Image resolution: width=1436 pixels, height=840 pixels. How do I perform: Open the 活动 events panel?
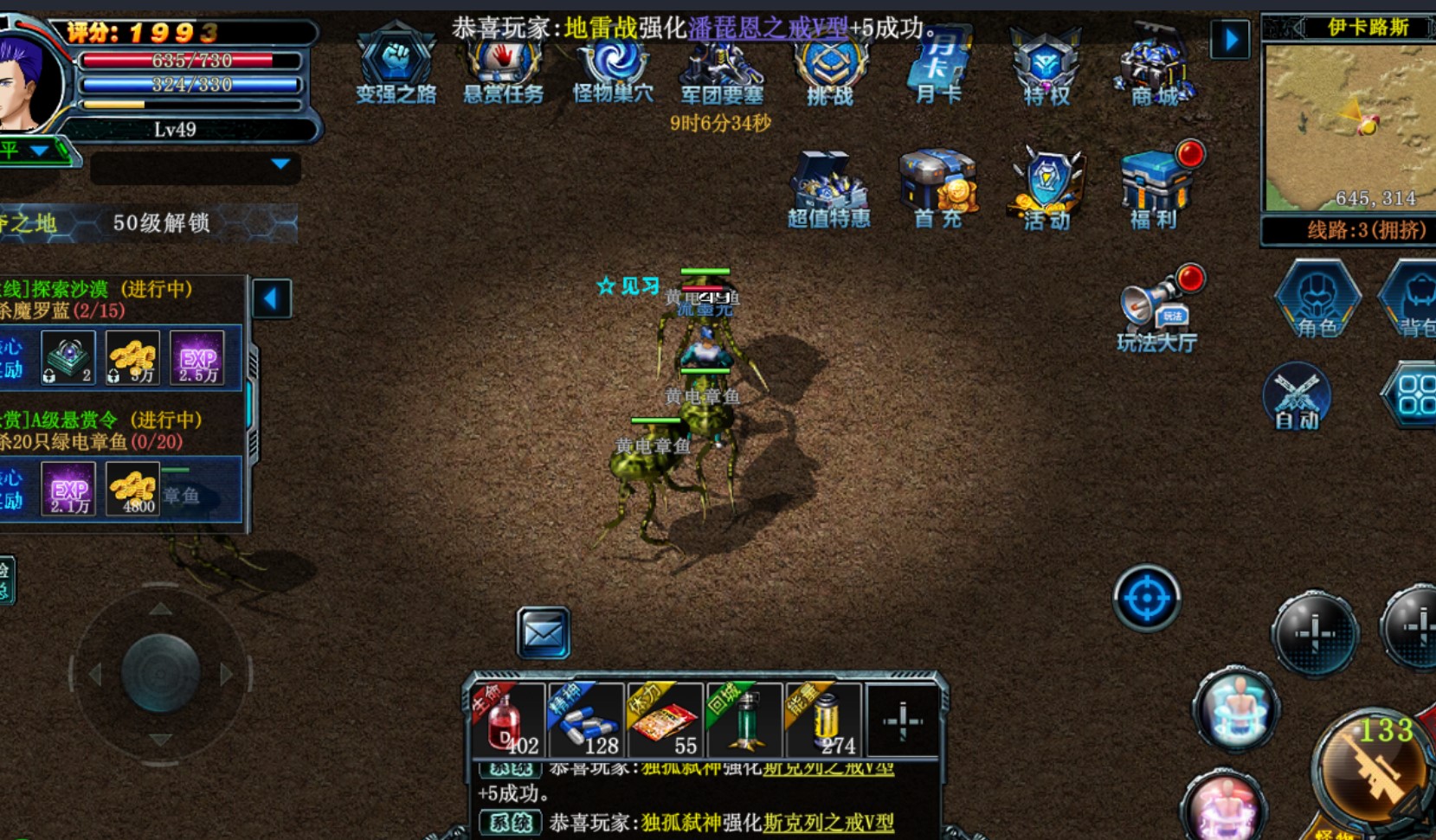(x=1046, y=190)
